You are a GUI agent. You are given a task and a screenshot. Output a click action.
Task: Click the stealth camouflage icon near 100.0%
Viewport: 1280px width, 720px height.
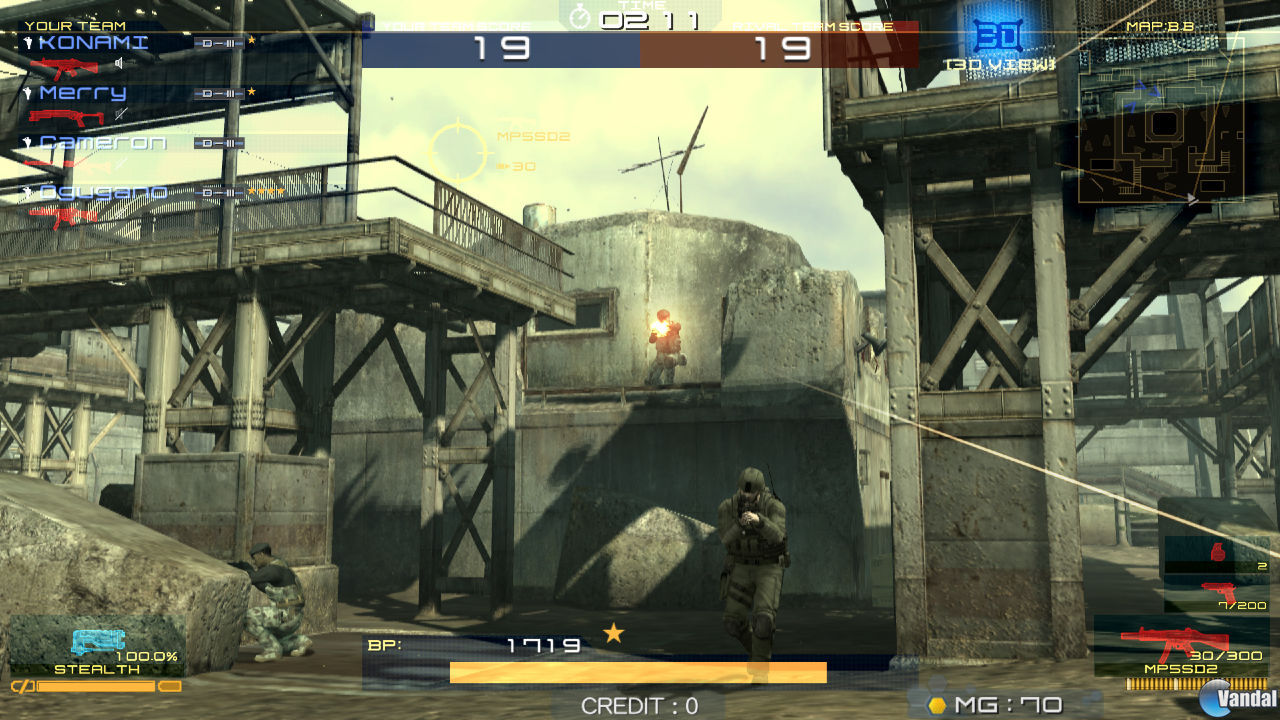[x=100, y=641]
